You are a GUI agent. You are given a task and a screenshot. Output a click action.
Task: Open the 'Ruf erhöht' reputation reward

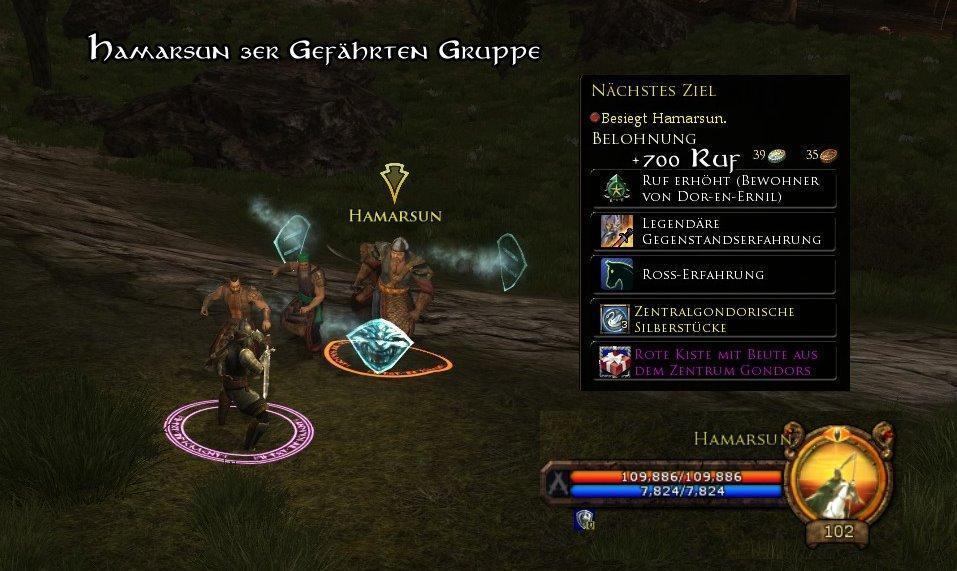click(x=716, y=188)
